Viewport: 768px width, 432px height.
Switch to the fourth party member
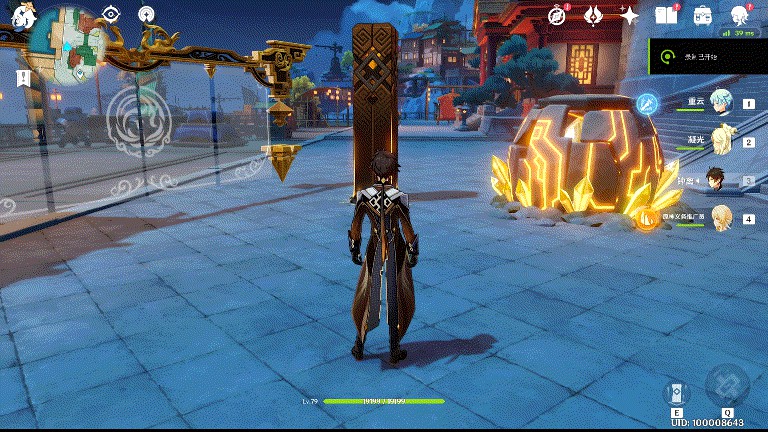[721, 217]
